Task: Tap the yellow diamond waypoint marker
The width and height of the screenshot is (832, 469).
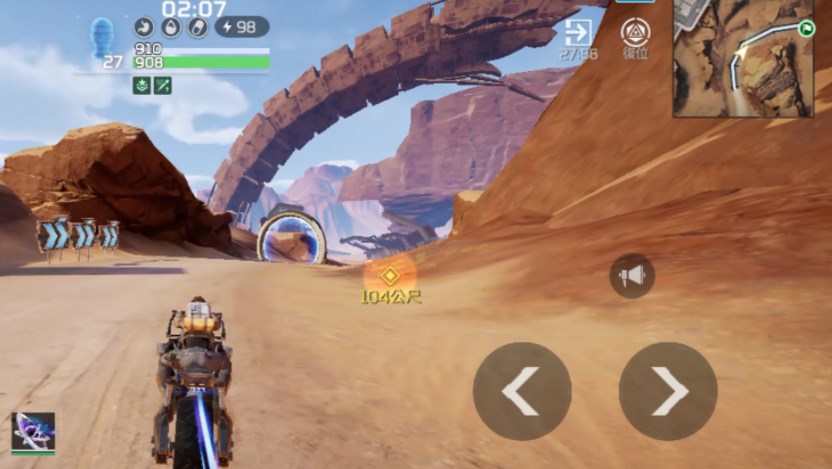Action: [391, 274]
